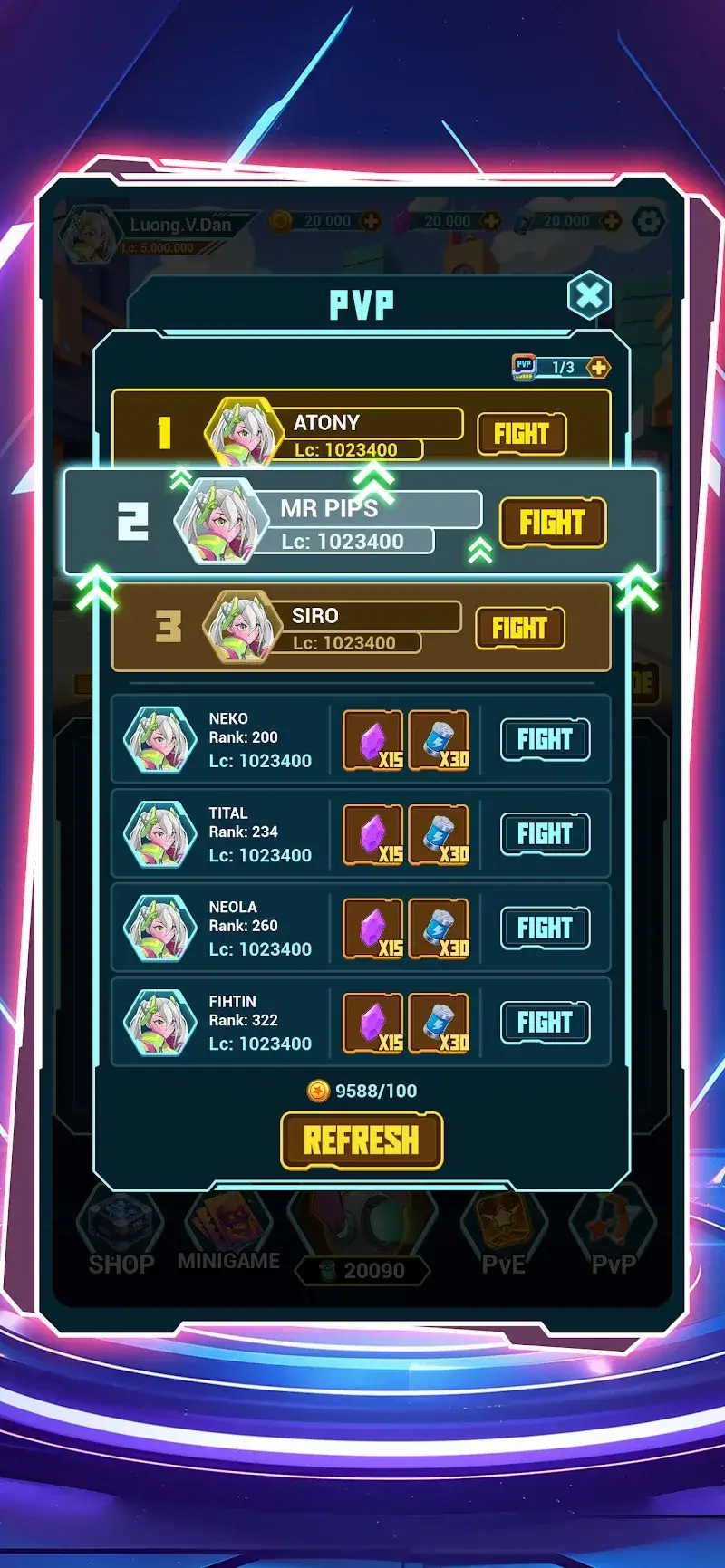Challenge TITAL with the Fight button
The width and height of the screenshot is (725, 1568).
545,834
